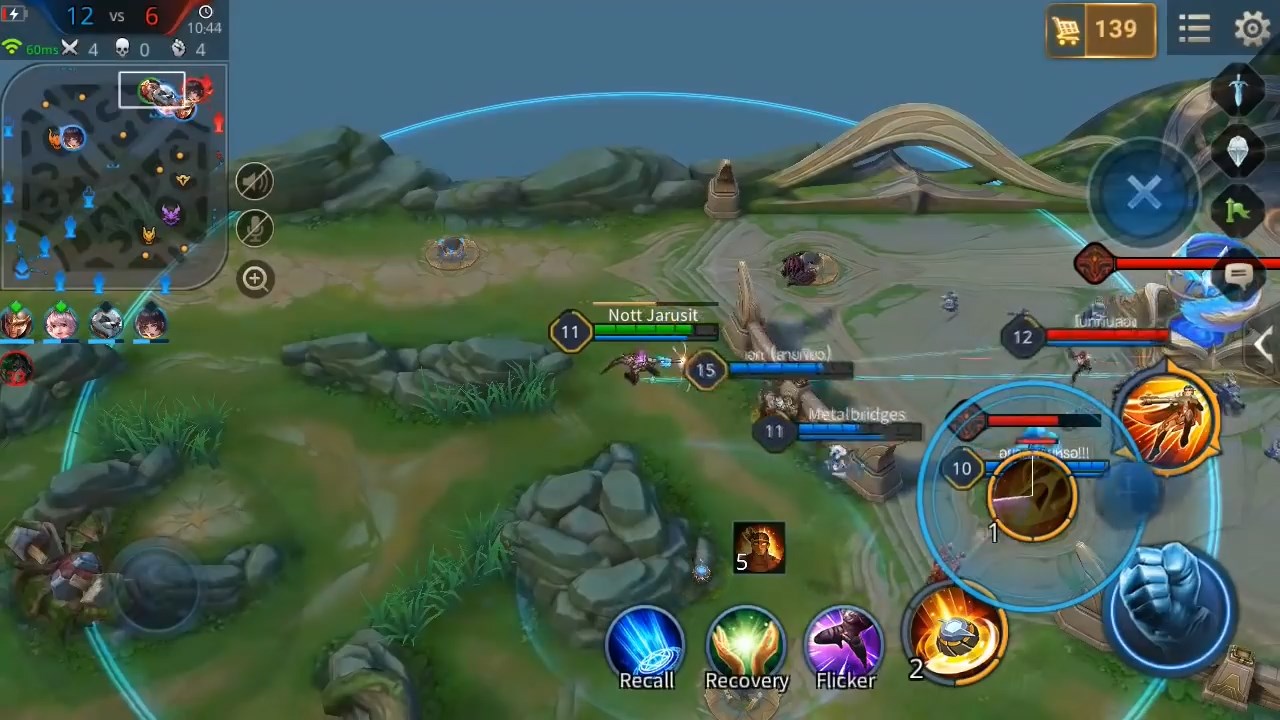The width and height of the screenshot is (1280, 720).
Task: Send the Attack signal sword icon
Action: point(1237,90)
